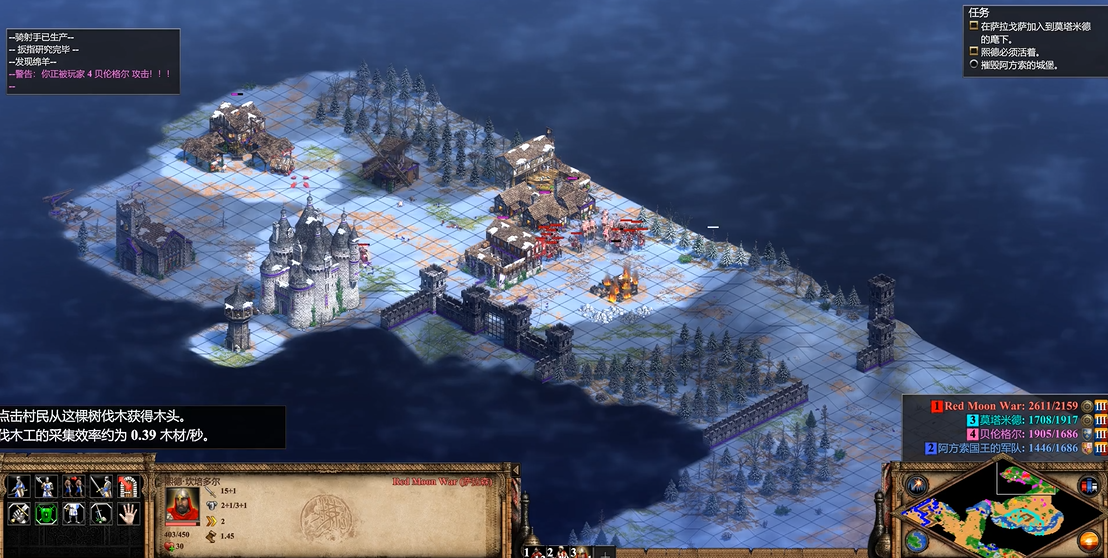Image resolution: width=1108 pixels, height=558 pixels.
Task: Click the open hand stop command
Action: [x=128, y=514]
